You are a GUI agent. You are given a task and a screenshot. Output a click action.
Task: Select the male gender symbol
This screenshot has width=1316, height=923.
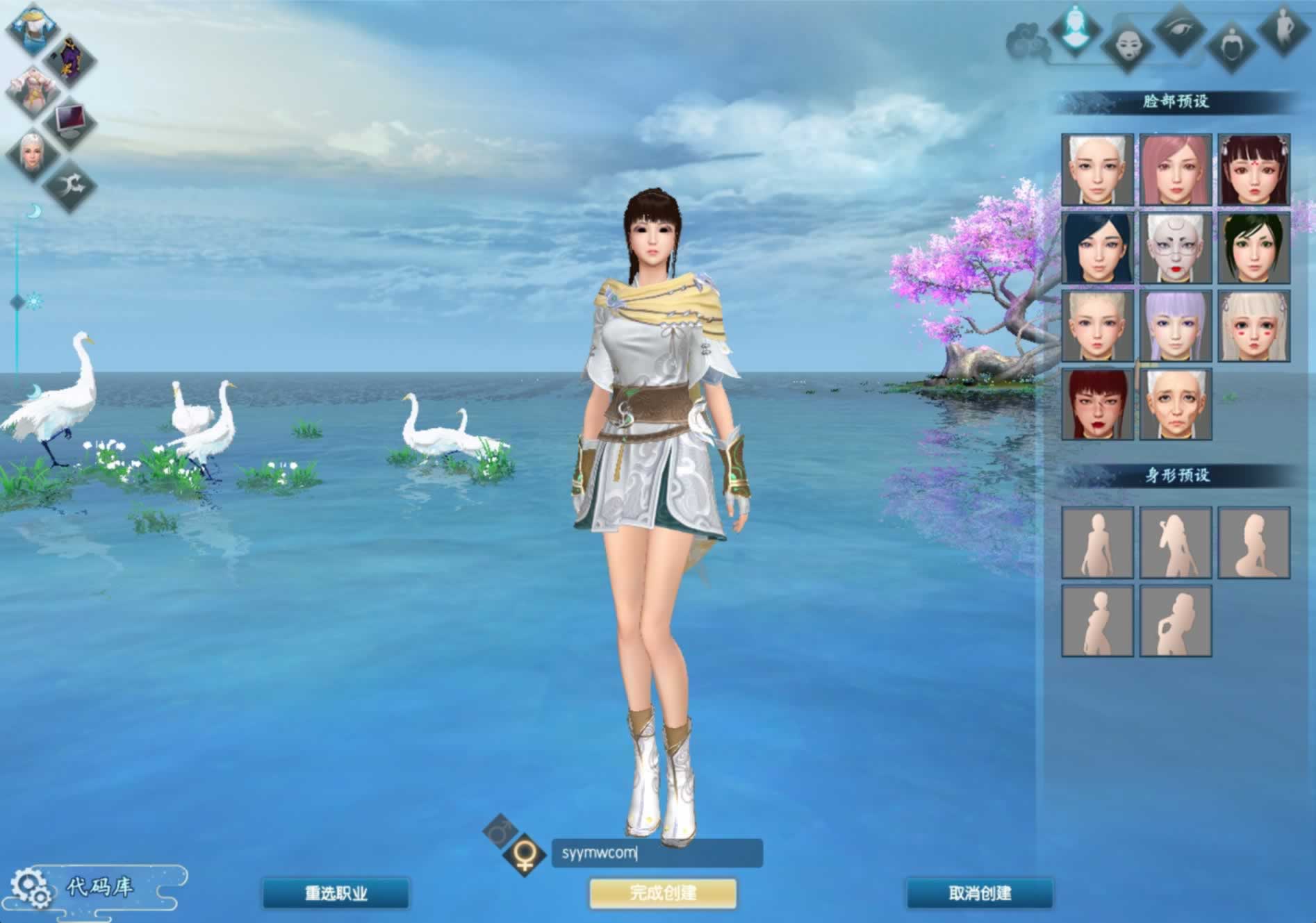pos(500,829)
